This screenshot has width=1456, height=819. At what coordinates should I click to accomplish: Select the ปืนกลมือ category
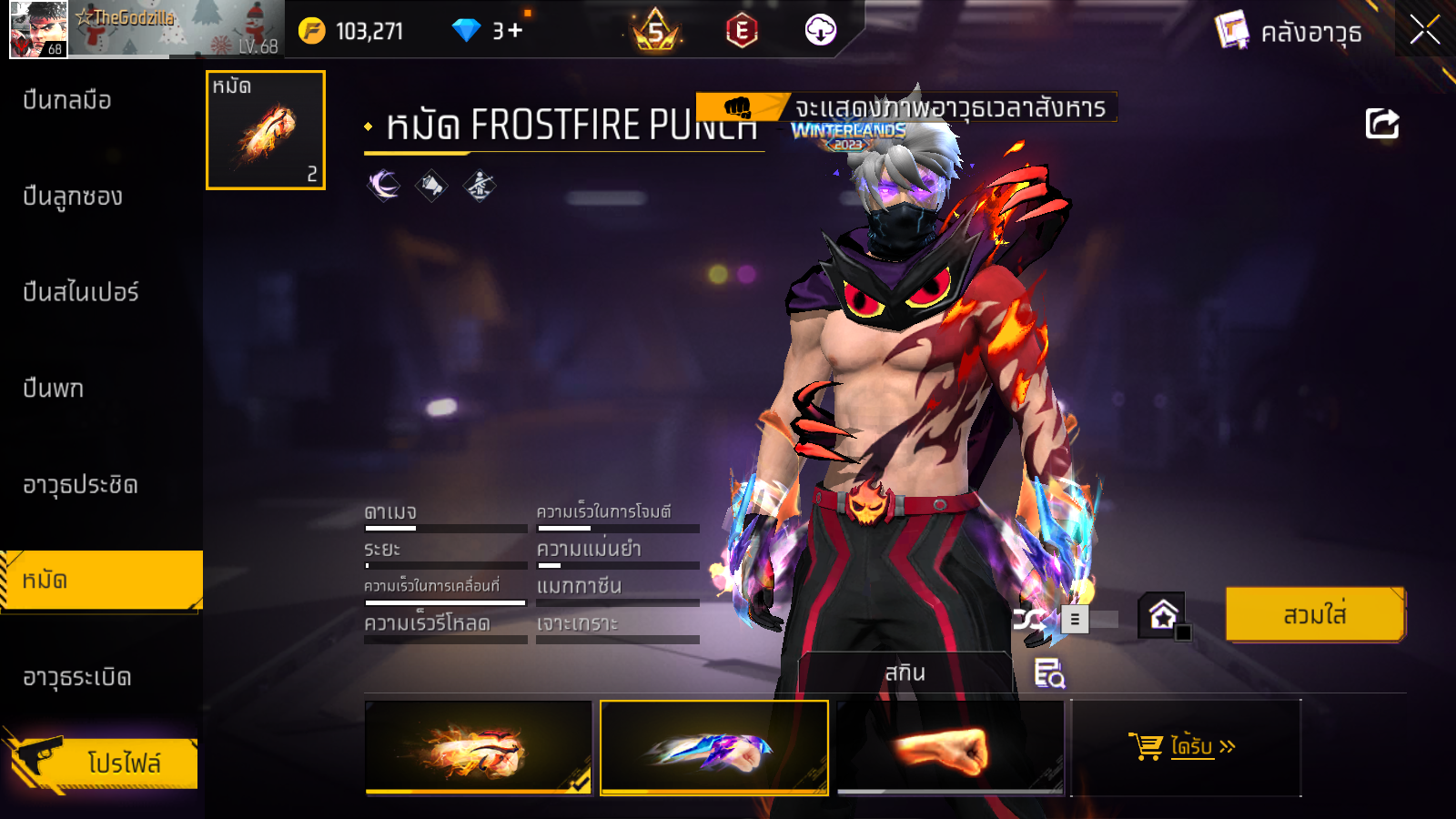click(67, 100)
